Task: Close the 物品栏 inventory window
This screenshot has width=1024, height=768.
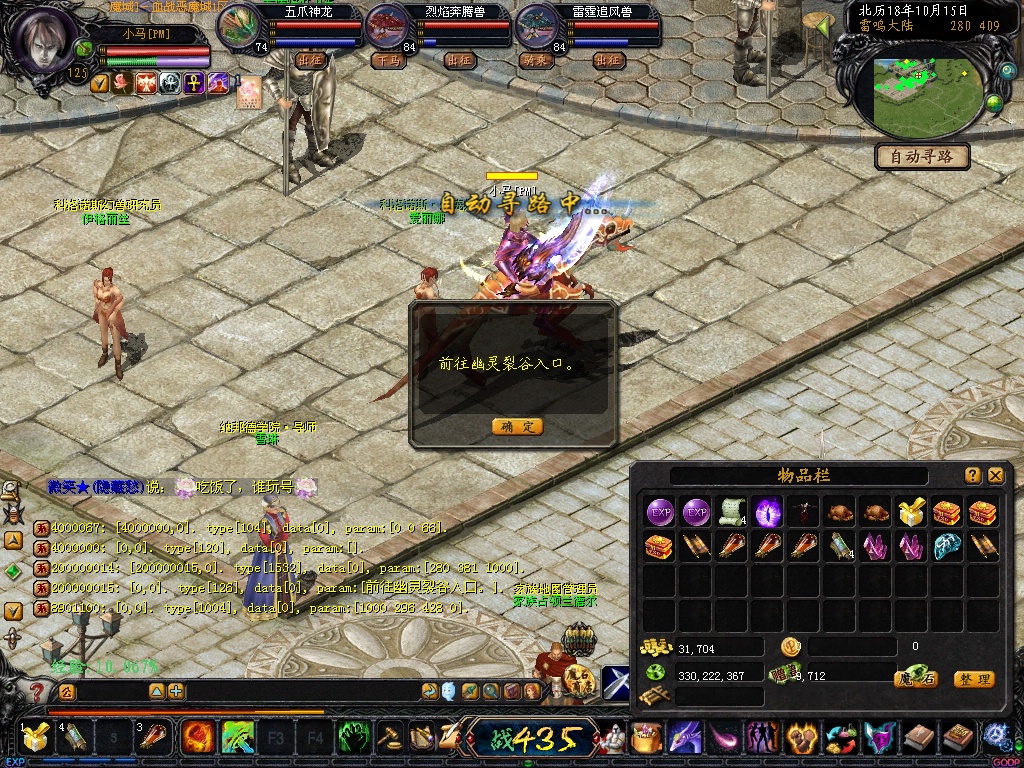Action: (x=996, y=476)
